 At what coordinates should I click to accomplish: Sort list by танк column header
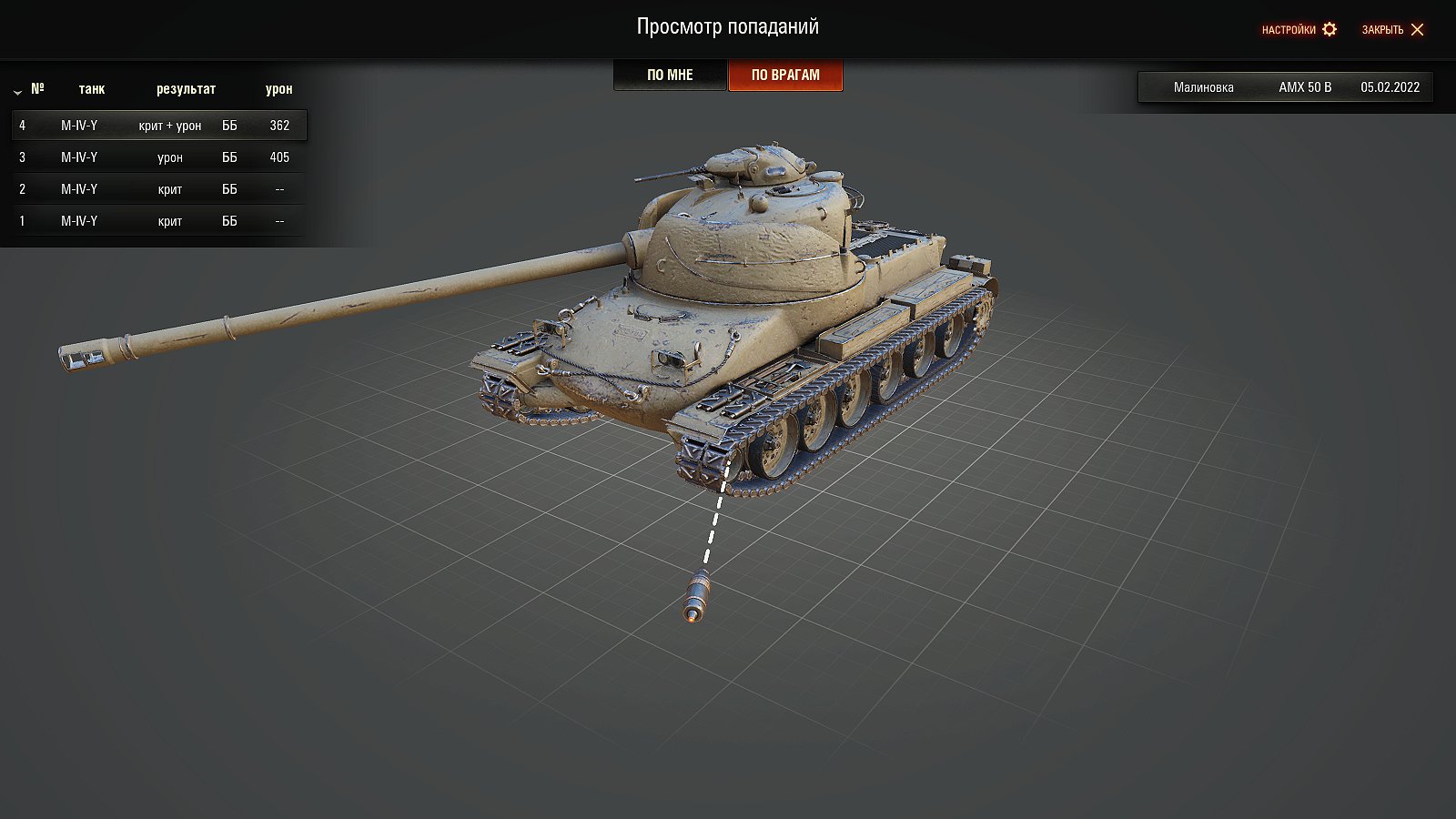(x=91, y=89)
